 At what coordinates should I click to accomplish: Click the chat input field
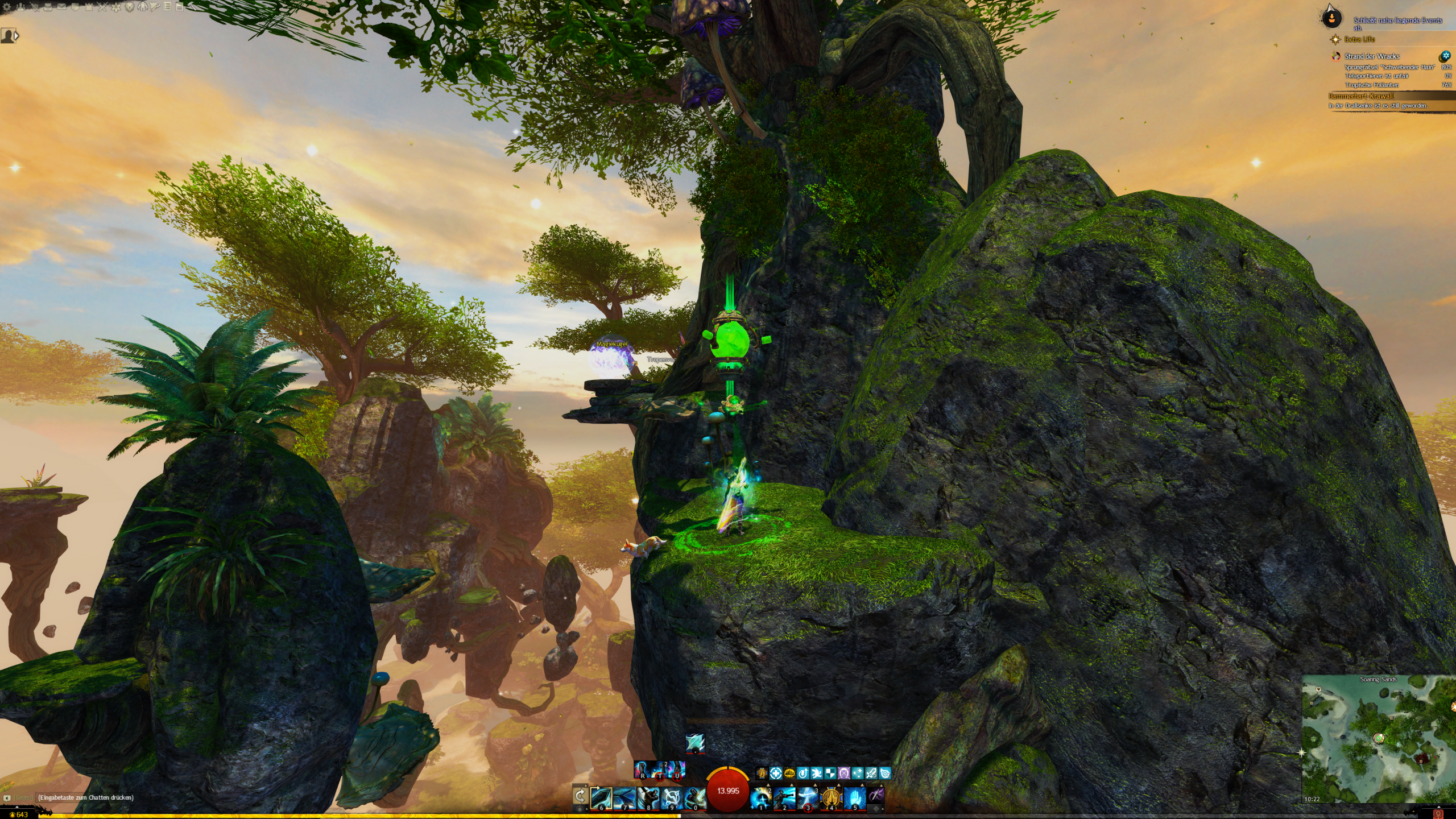(85, 797)
